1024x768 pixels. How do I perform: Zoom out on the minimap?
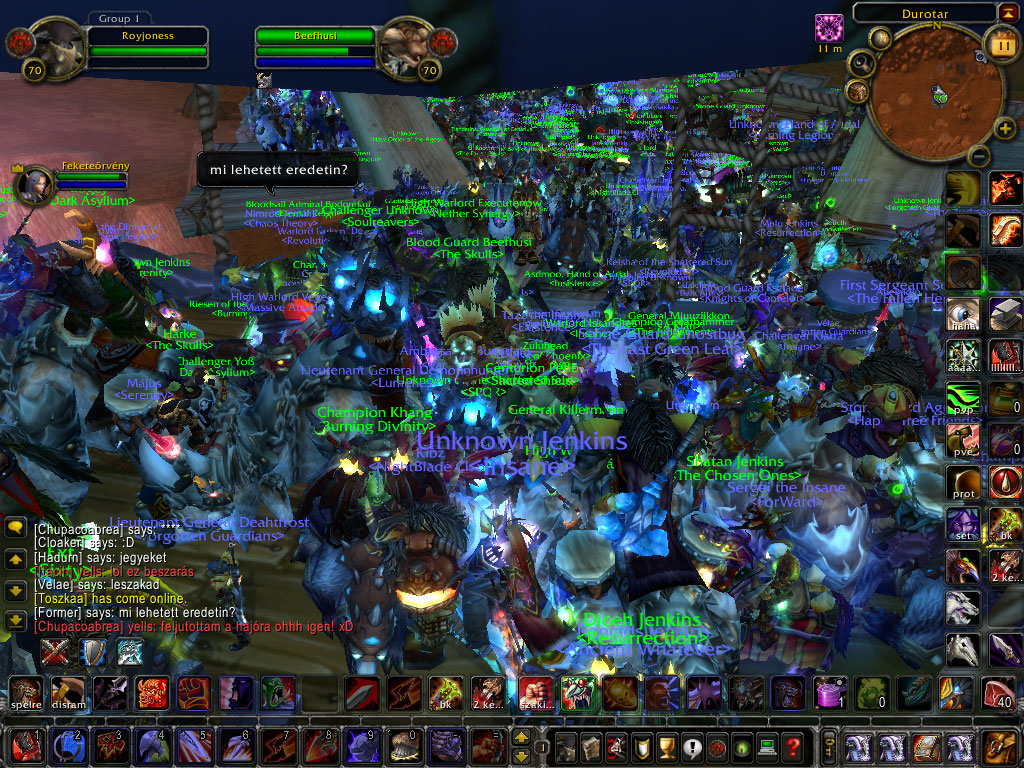click(979, 156)
